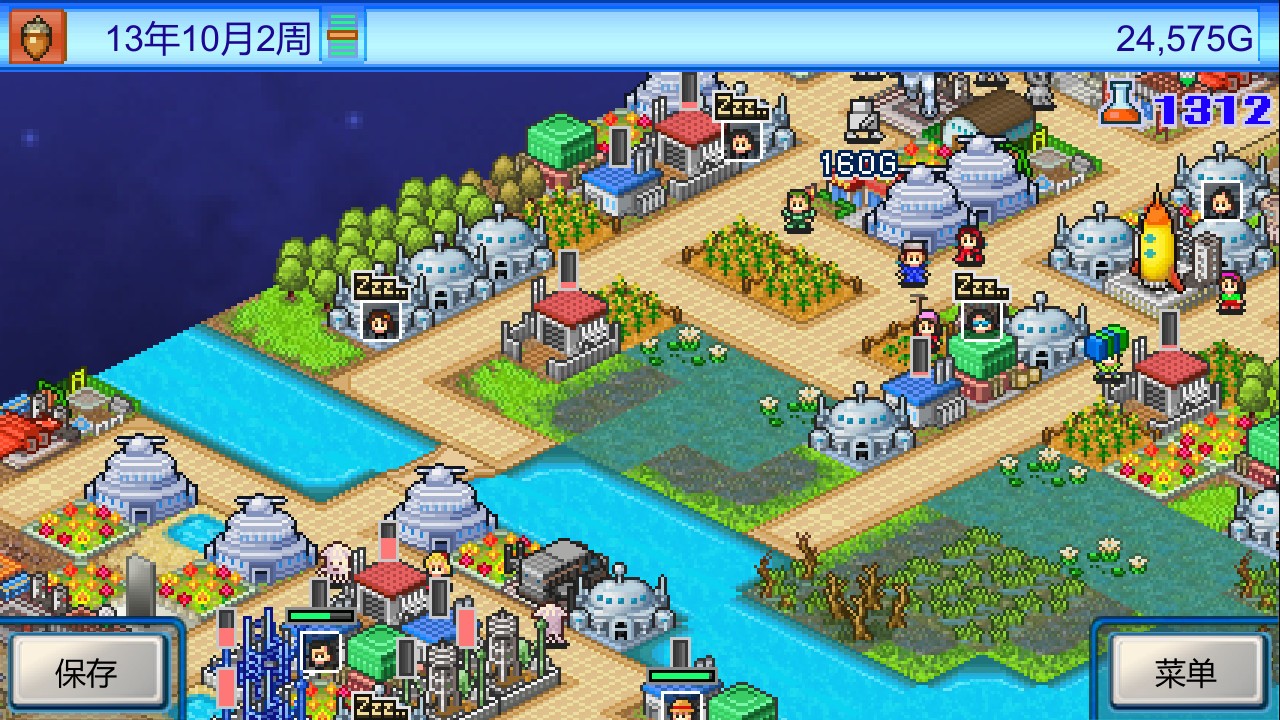Toggle the game speed indicator icon

(342, 38)
